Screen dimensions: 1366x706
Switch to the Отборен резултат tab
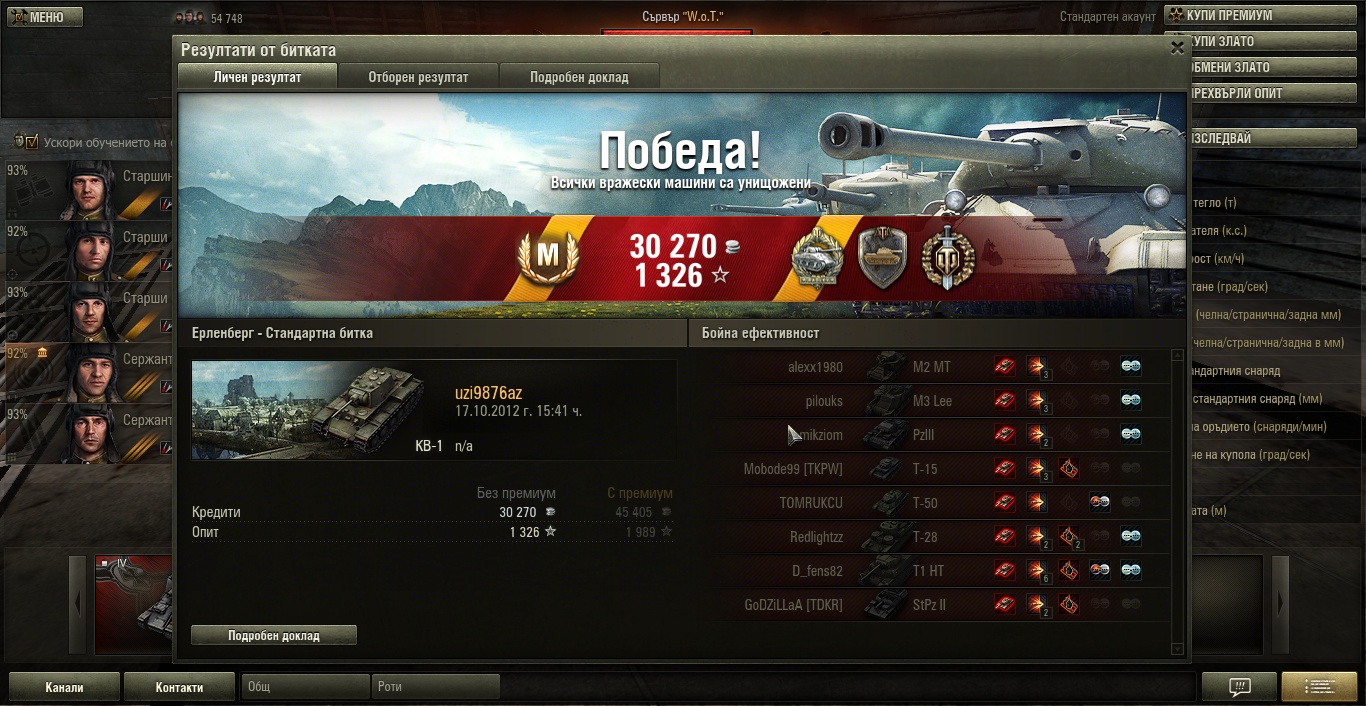tap(418, 77)
